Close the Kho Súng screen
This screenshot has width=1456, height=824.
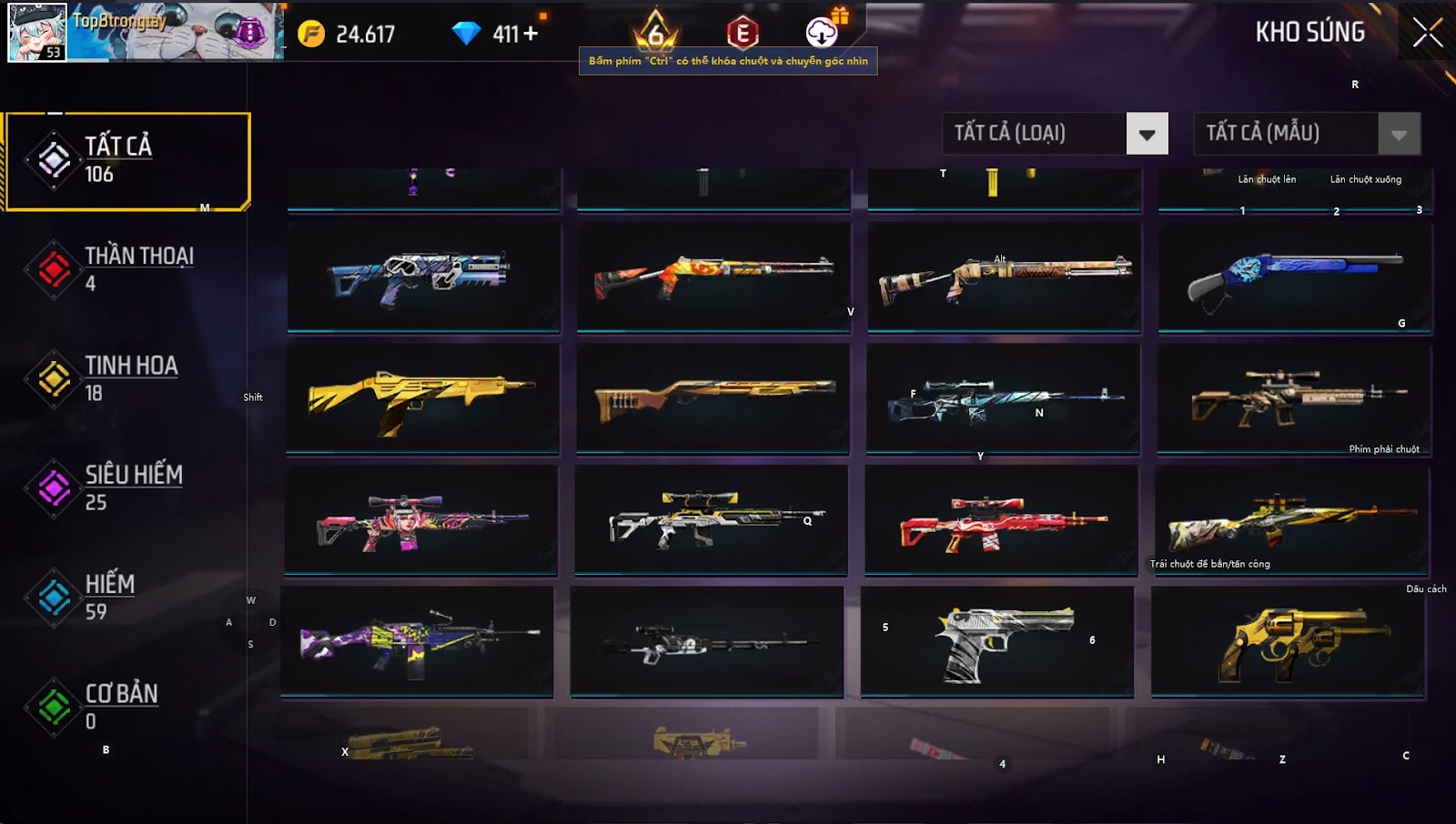click(1427, 33)
